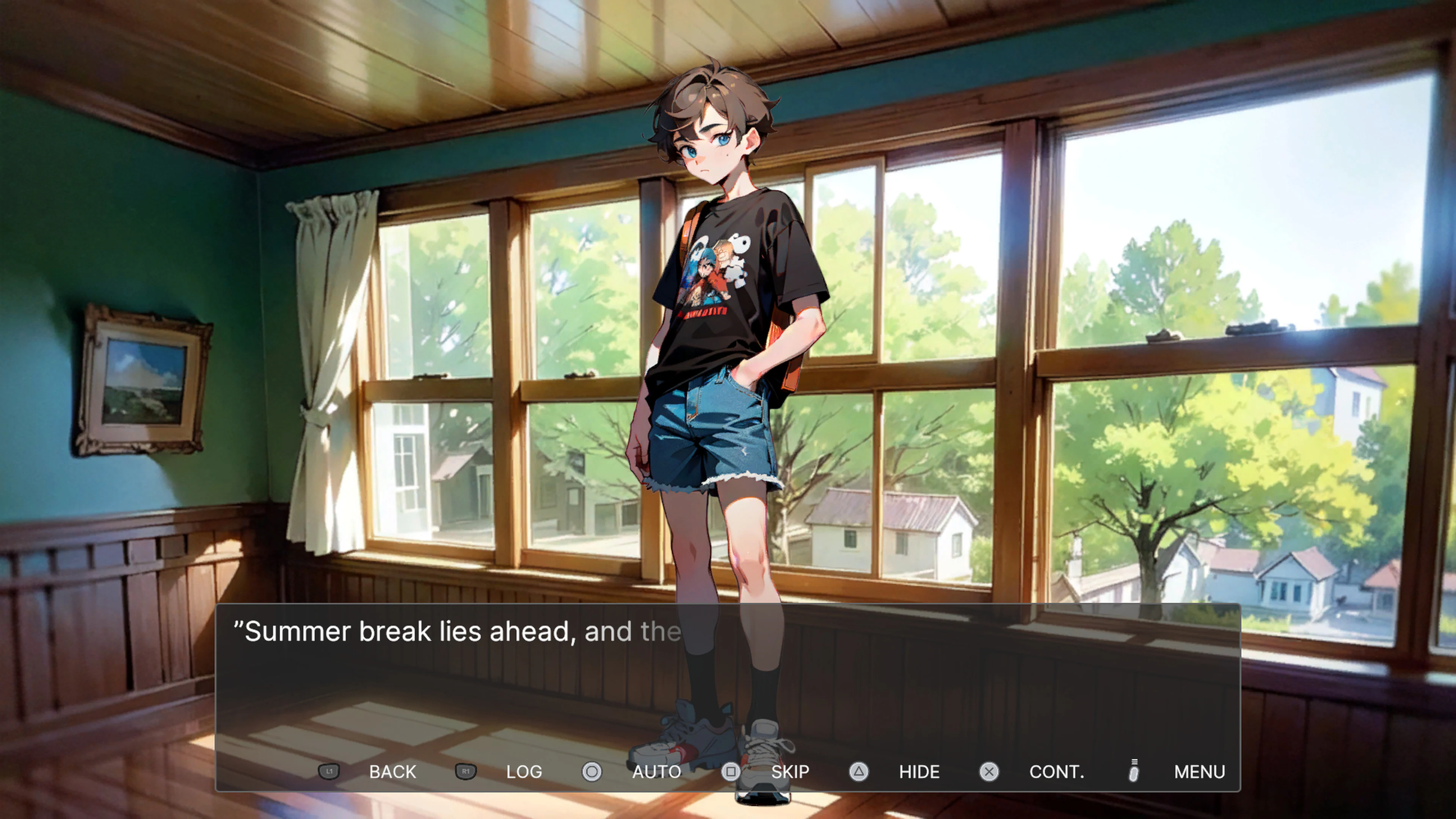Select the Circle button icon for AUTO mode
Image resolution: width=1456 pixels, height=819 pixels.
pos(591,772)
